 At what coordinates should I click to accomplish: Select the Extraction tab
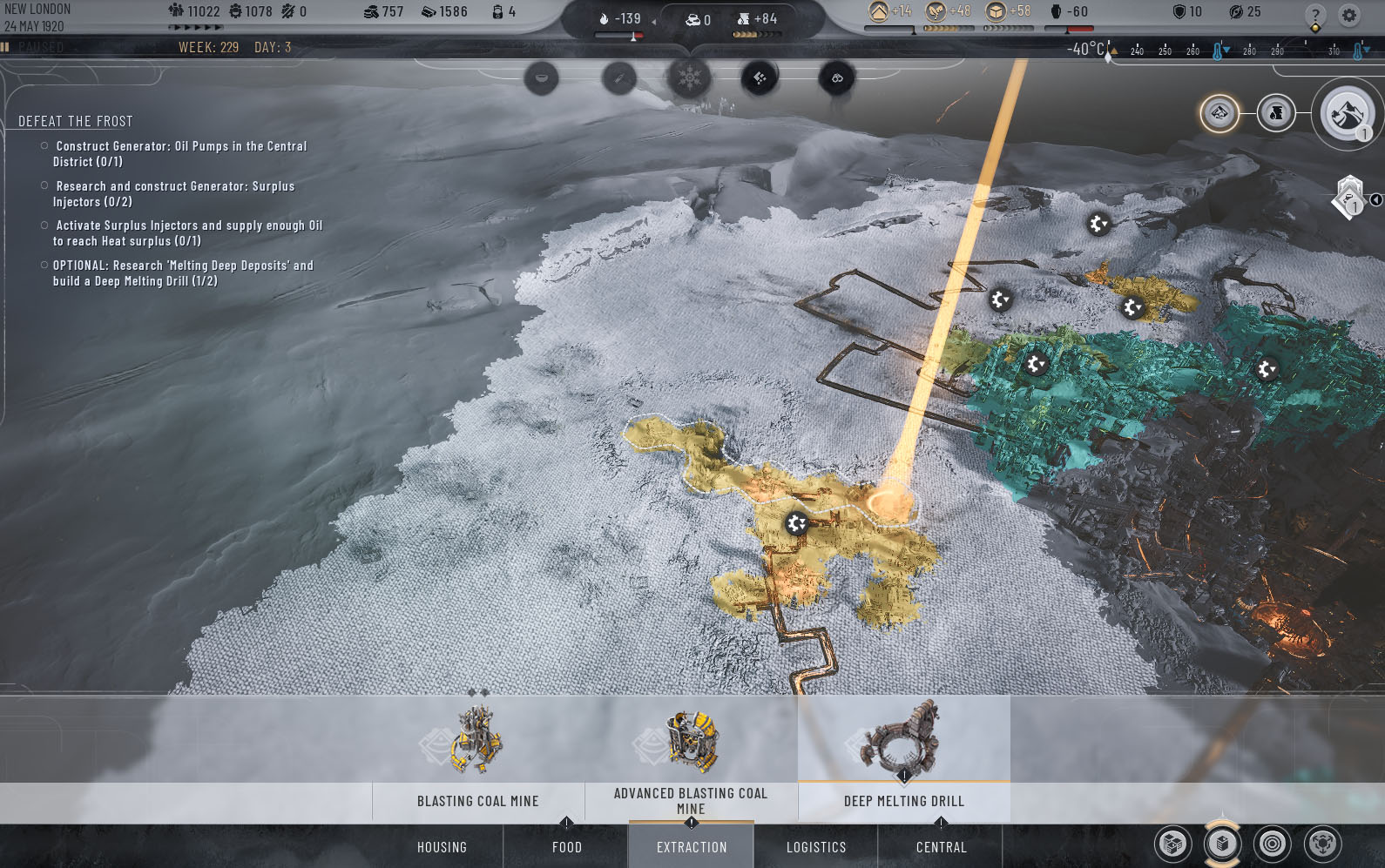692,847
